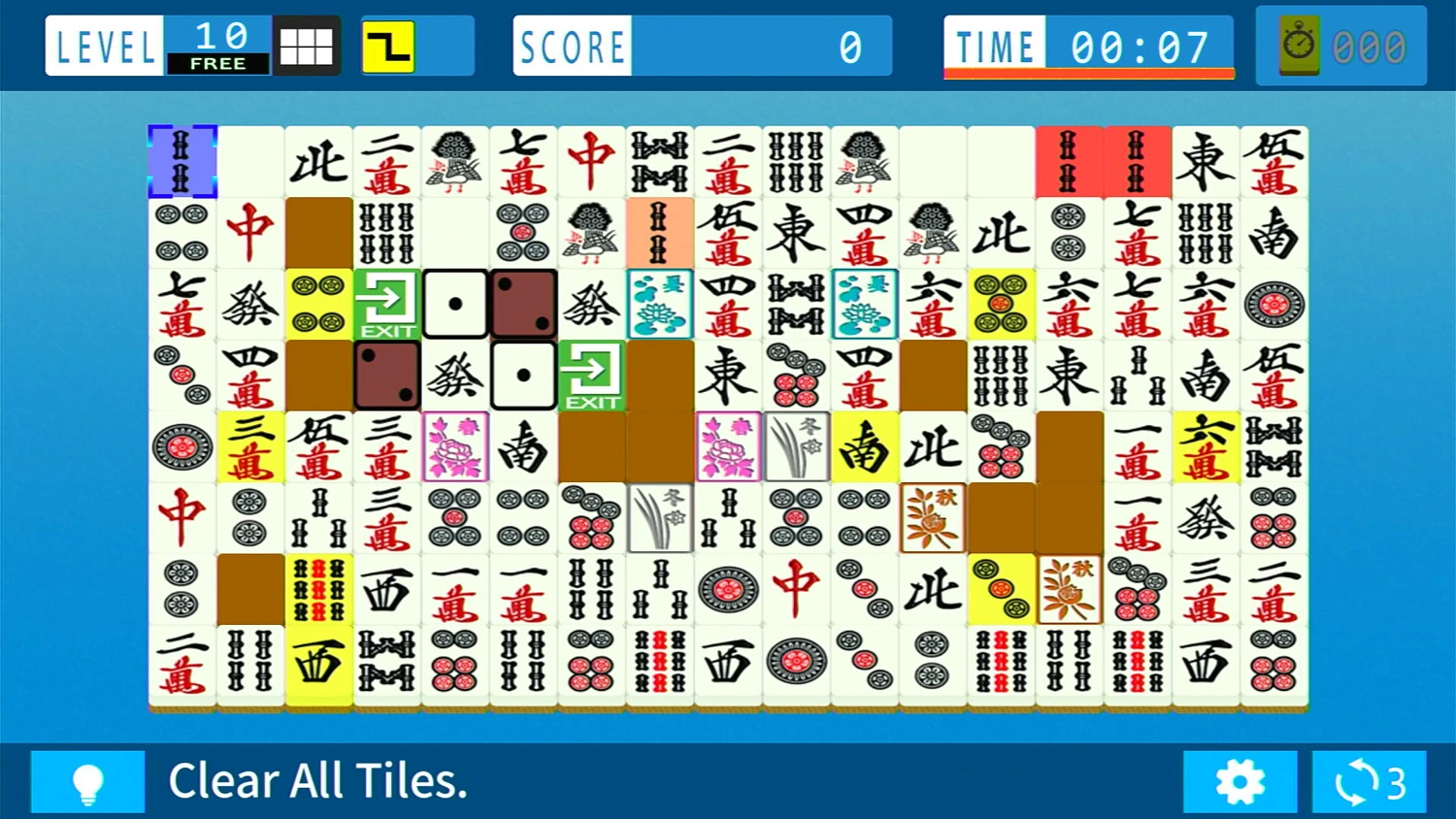Click the SCORE display field

point(701,45)
